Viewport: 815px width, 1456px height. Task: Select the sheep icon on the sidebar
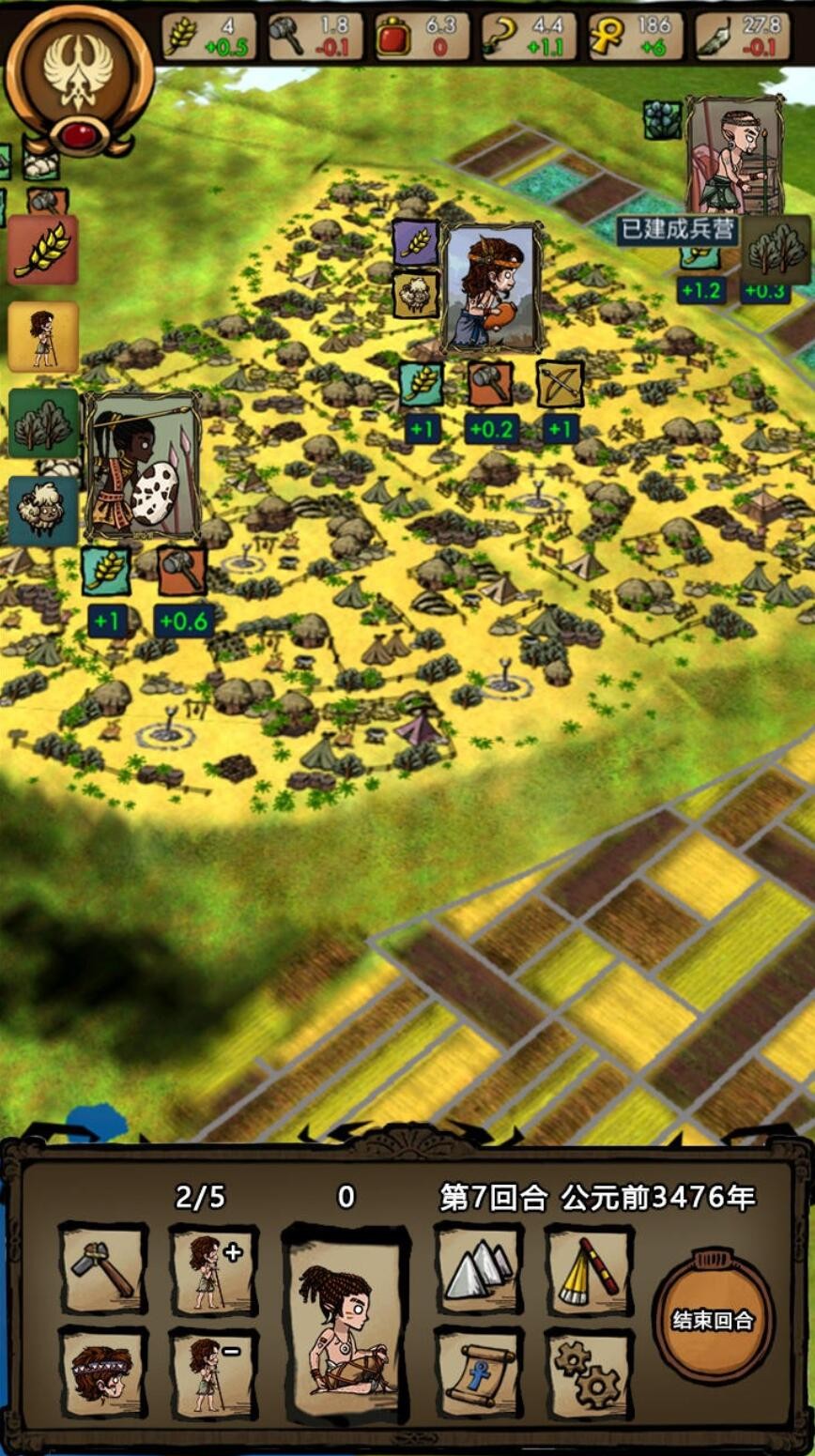pyautogui.click(x=43, y=510)
